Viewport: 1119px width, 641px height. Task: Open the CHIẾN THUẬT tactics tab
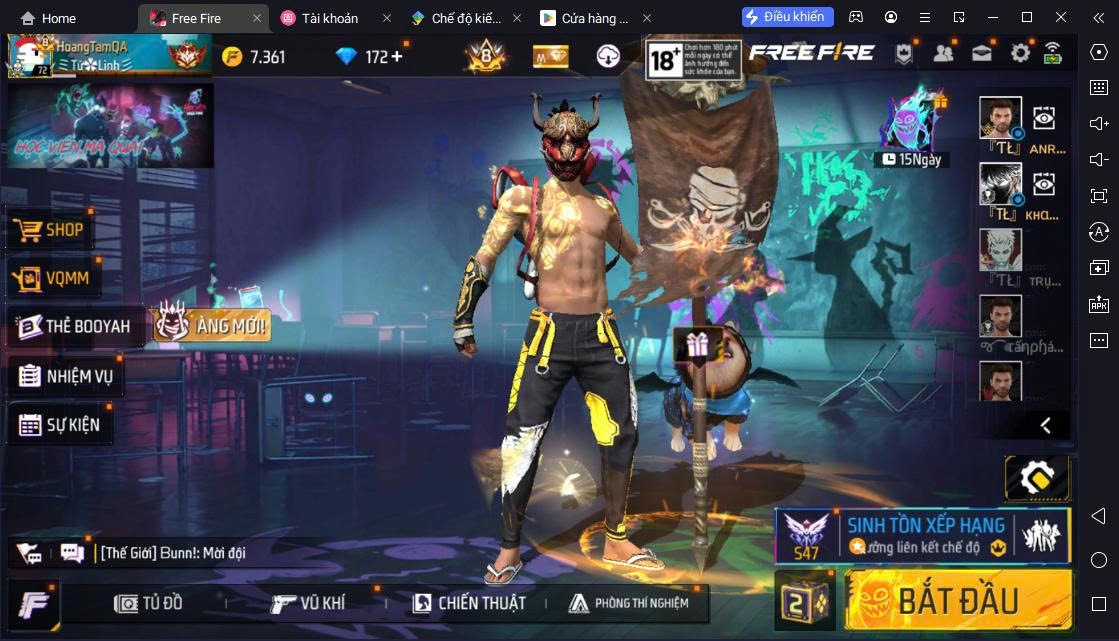[468, 603]
